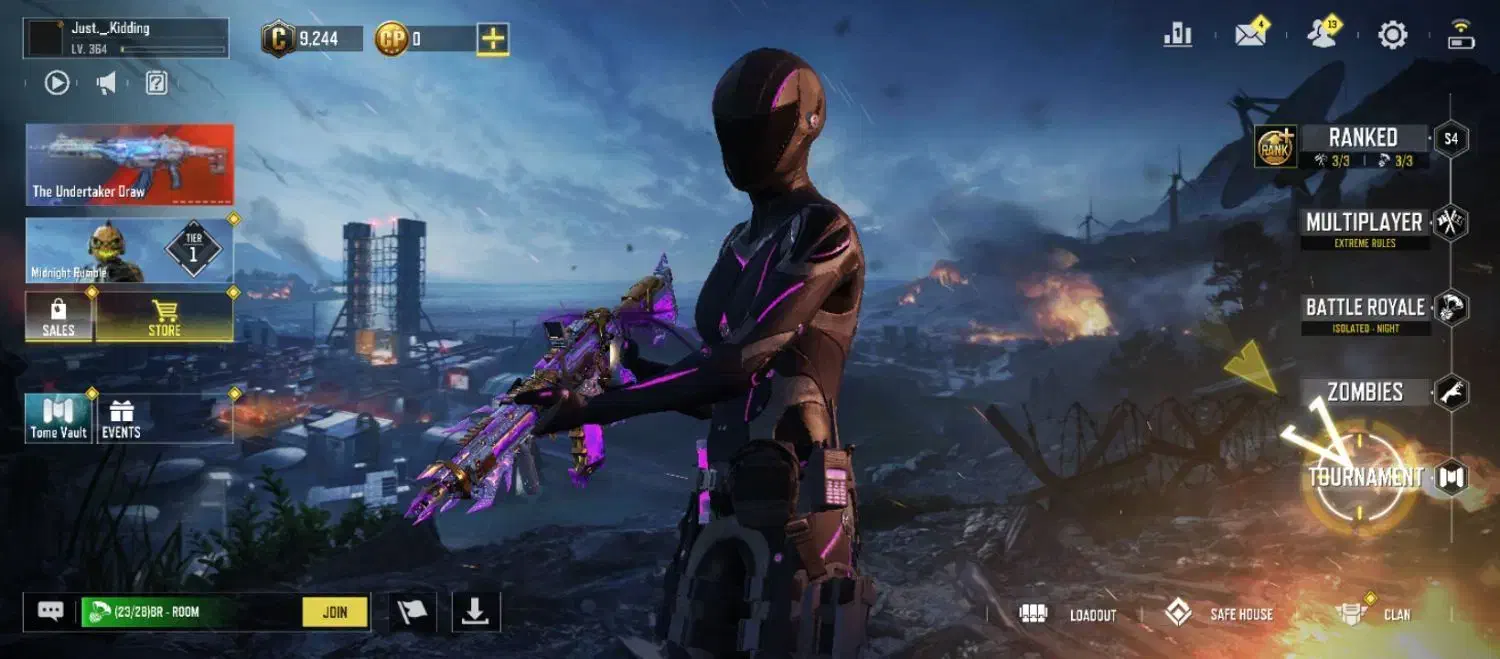
Task: Open the Tournament mode
Action: 1366,477
